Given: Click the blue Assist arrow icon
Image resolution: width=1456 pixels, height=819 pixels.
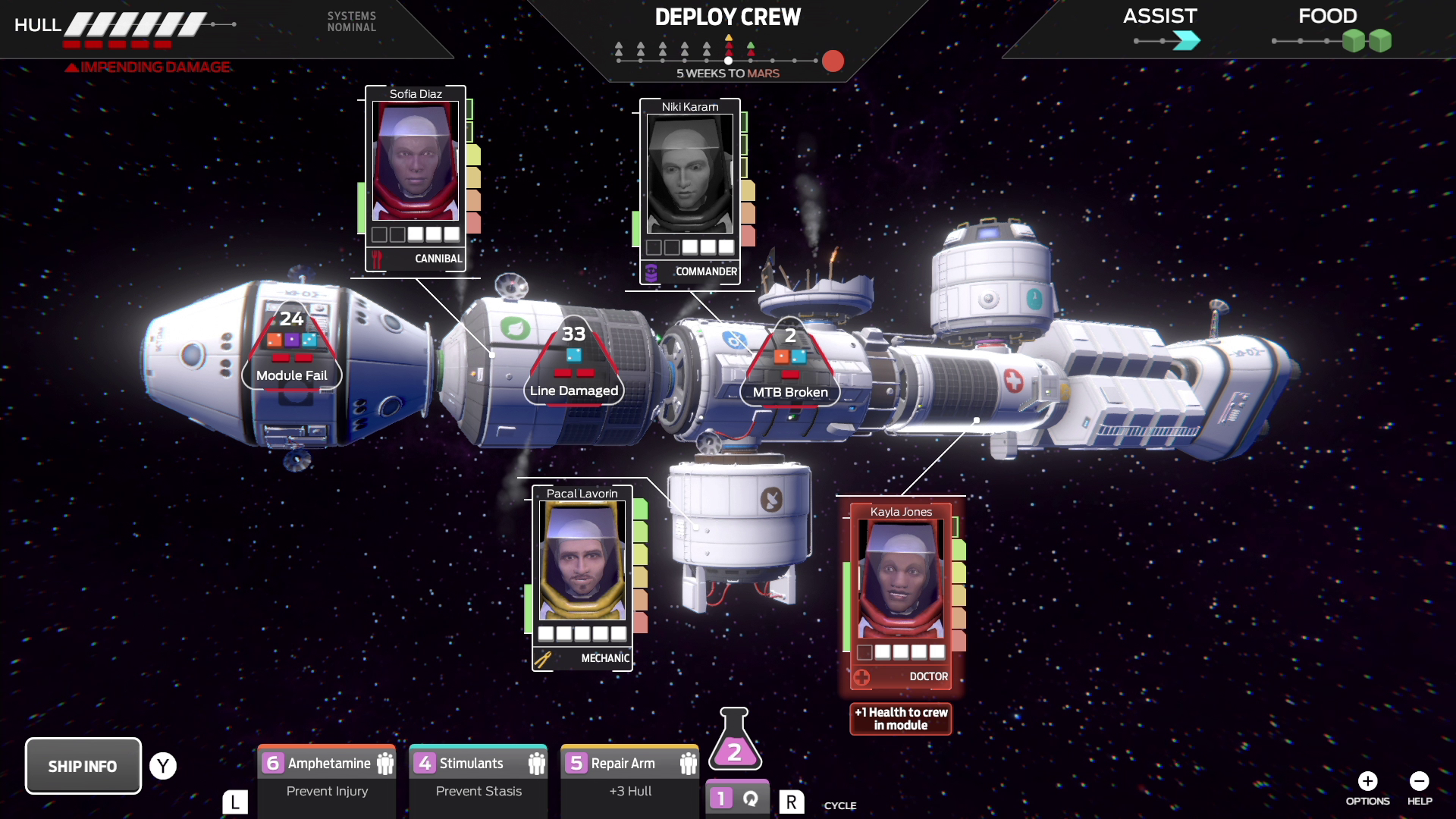Looking at the screenshot, I should coord(1186,42).
